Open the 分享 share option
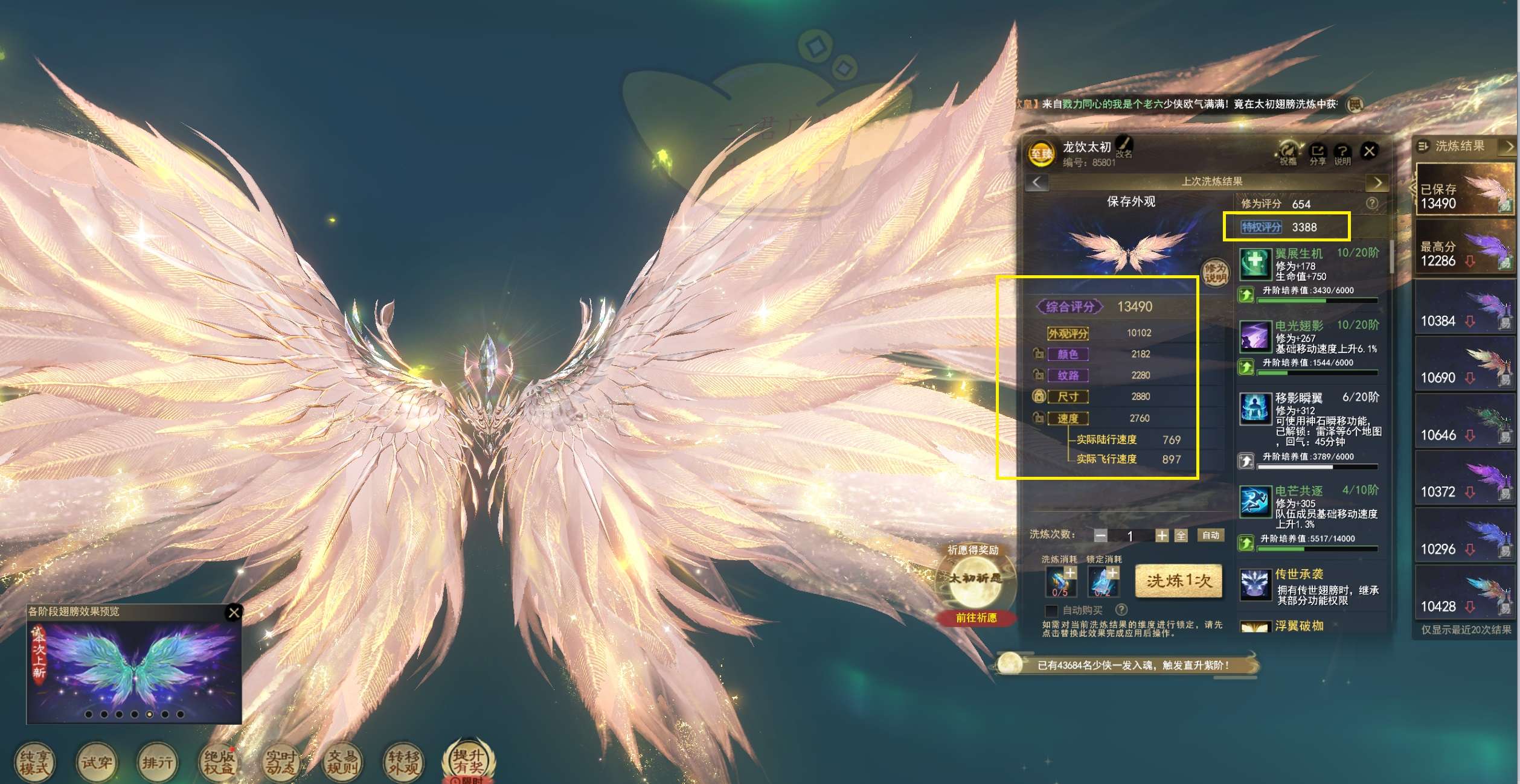This screenshot has height=784, width=1520. pos(1317,153)
